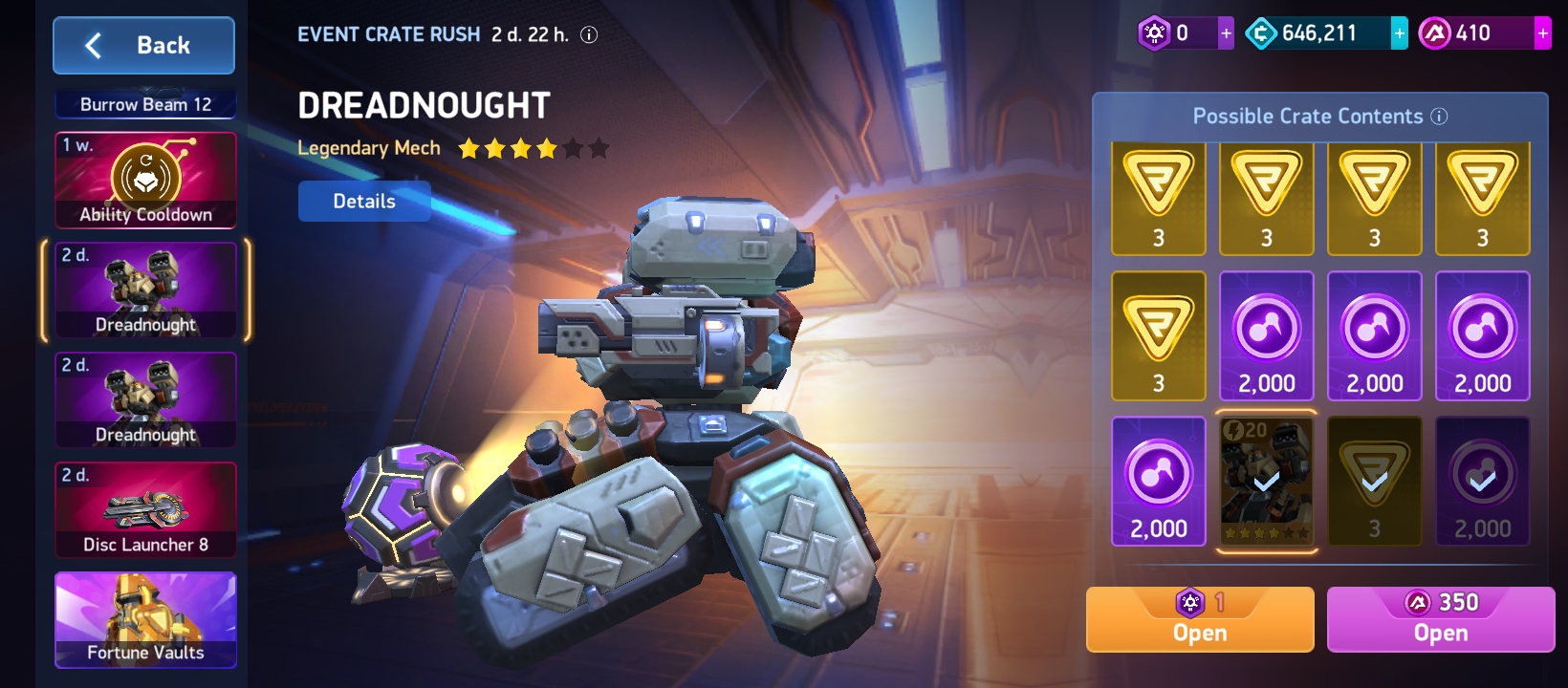Viewport: 1568px width, 688px height.
Task: Add more credits with the plus button
Action: tap(1399, 33)
